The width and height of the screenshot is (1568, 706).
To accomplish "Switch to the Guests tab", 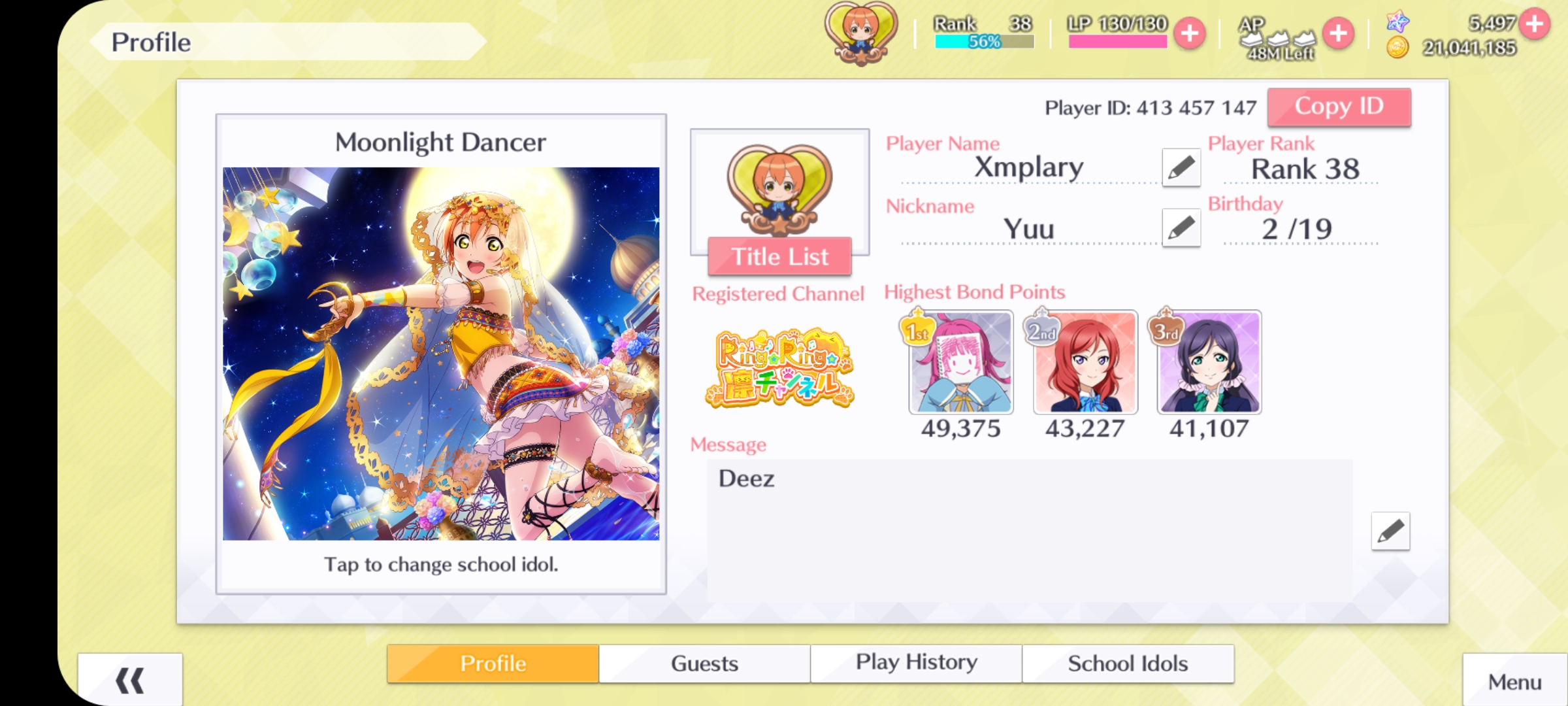I will pos(704,664).
